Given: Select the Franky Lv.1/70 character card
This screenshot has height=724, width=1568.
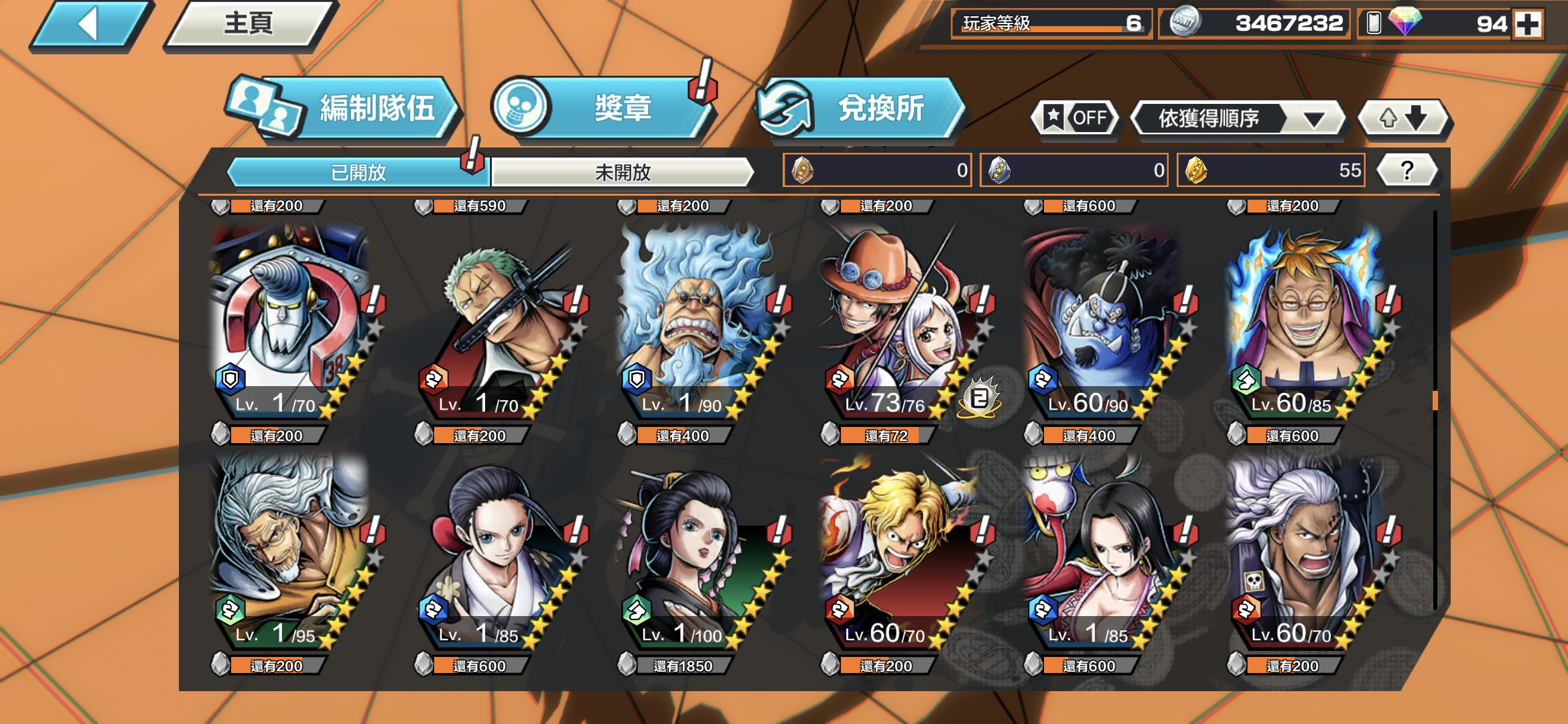Looking at the screenshot, I should (289, 322).
